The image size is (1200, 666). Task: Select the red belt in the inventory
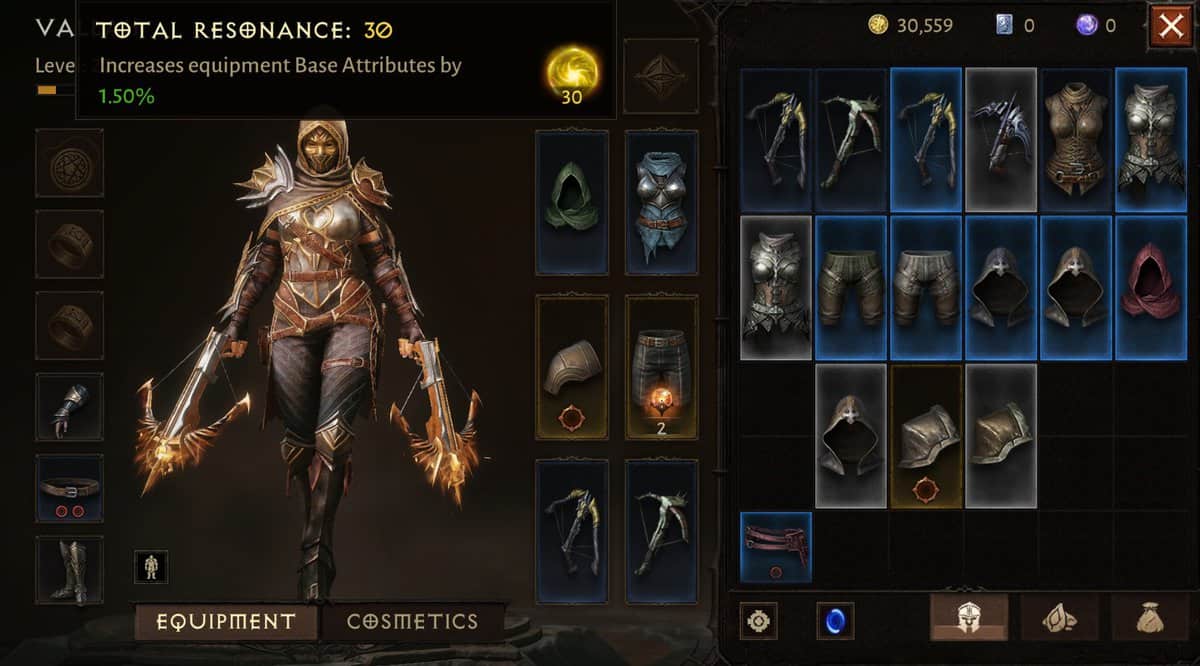(x=776, y=546)
